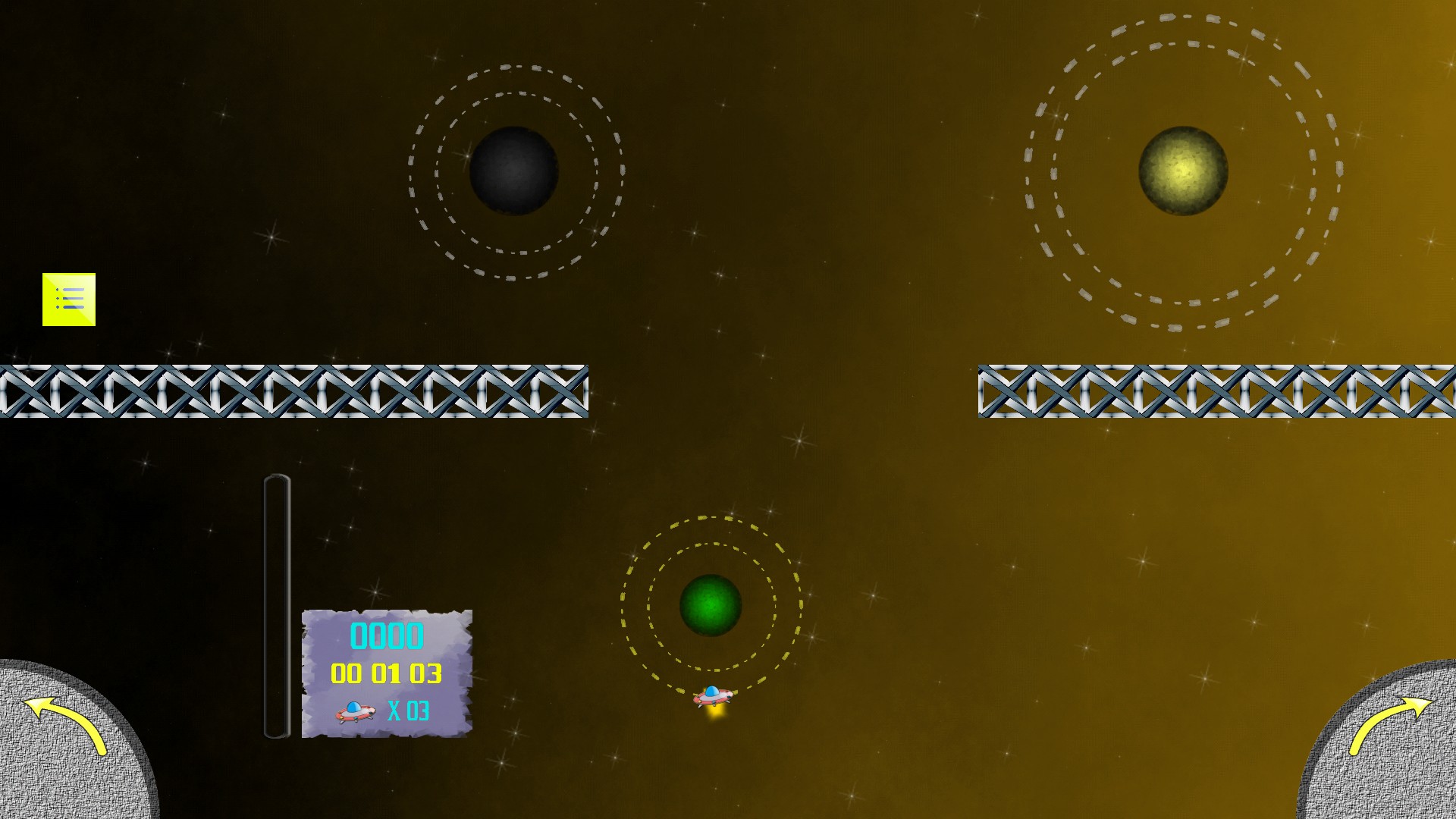Open the yellow list menu button

coord(69,300)
